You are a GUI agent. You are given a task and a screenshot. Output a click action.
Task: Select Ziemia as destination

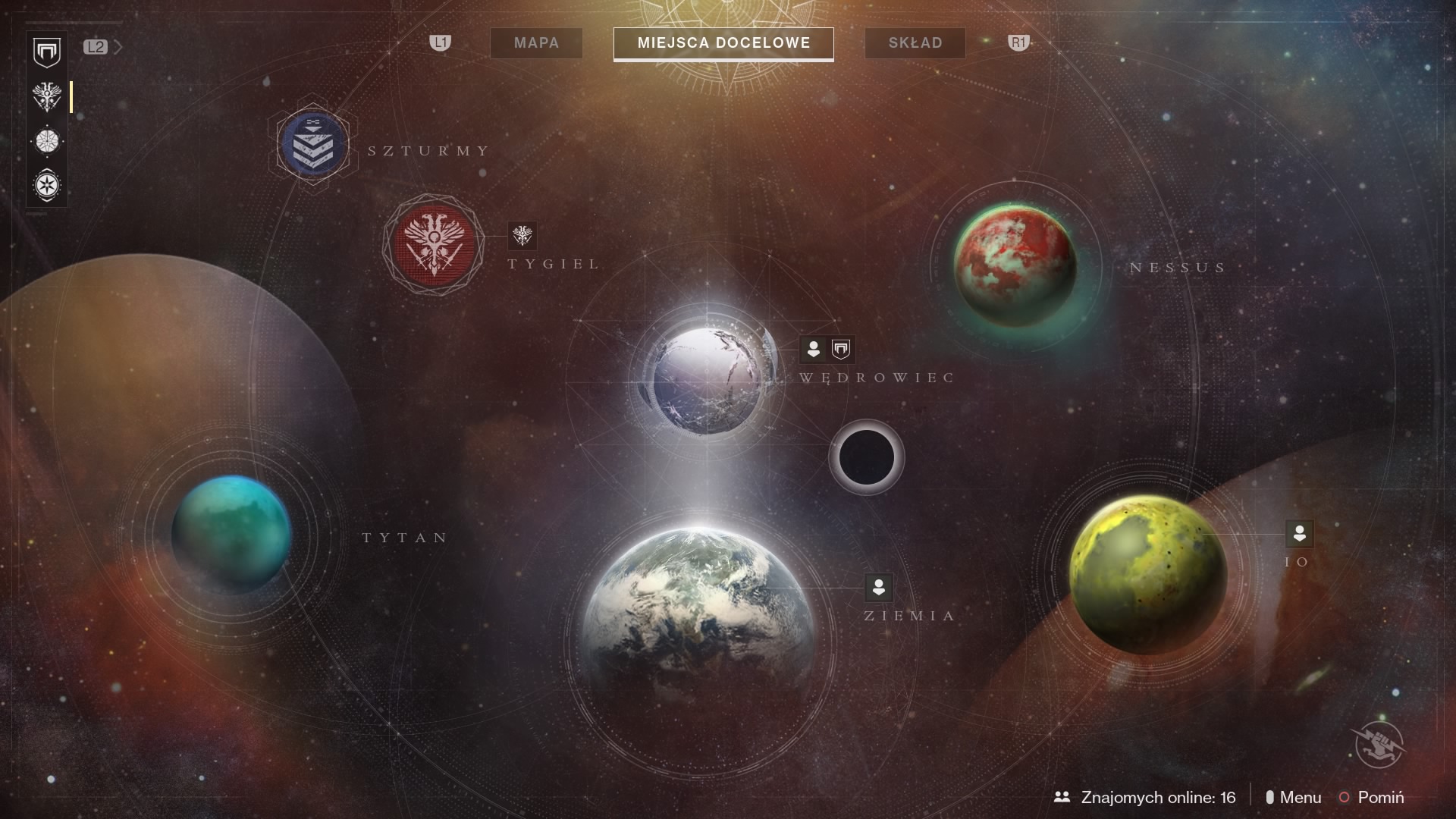coord(699,607)
